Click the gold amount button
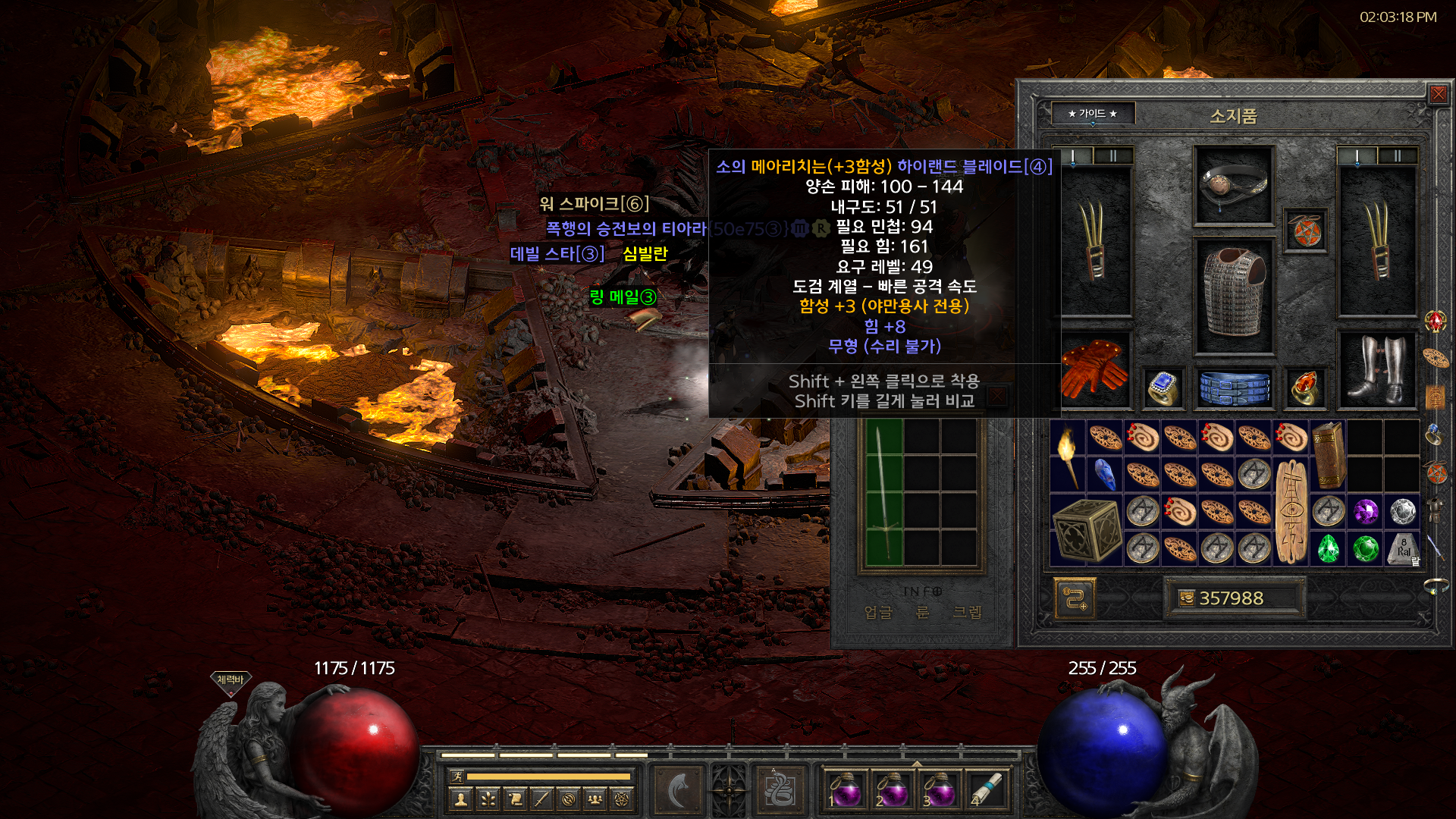 point(1232,598)
